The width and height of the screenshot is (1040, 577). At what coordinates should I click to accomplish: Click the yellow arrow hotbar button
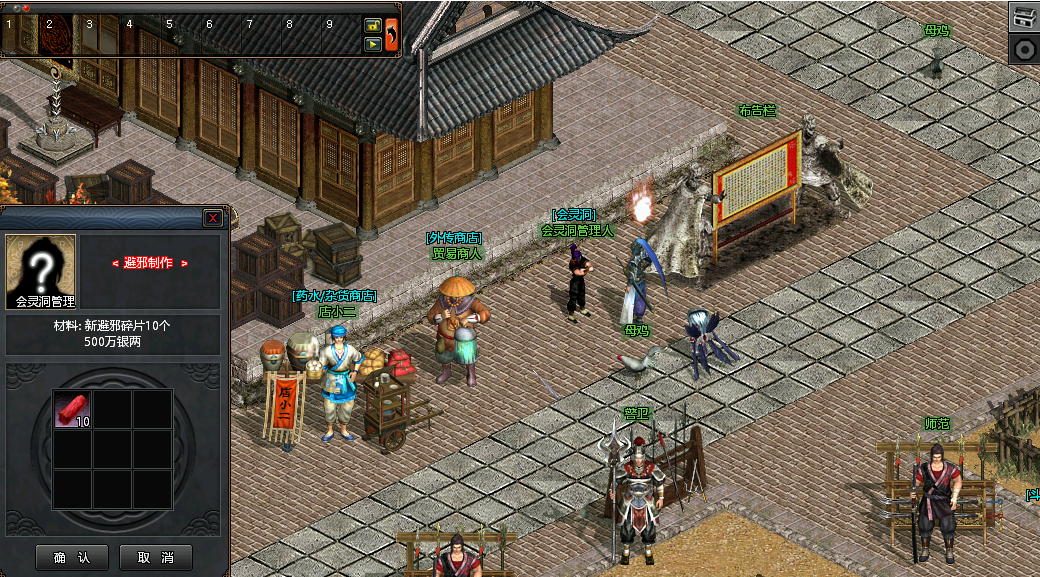(x=372, y=44)
